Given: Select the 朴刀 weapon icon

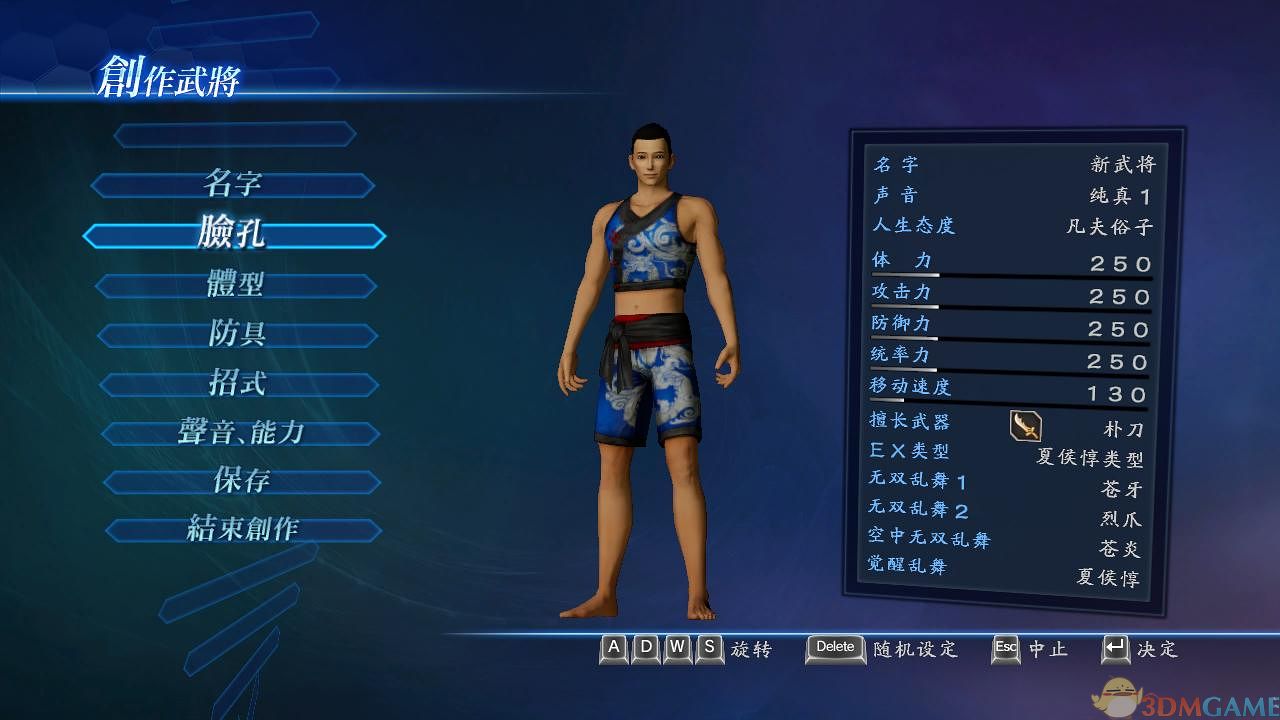Looking at the screenshot, I should click(x=1026, y=426).
